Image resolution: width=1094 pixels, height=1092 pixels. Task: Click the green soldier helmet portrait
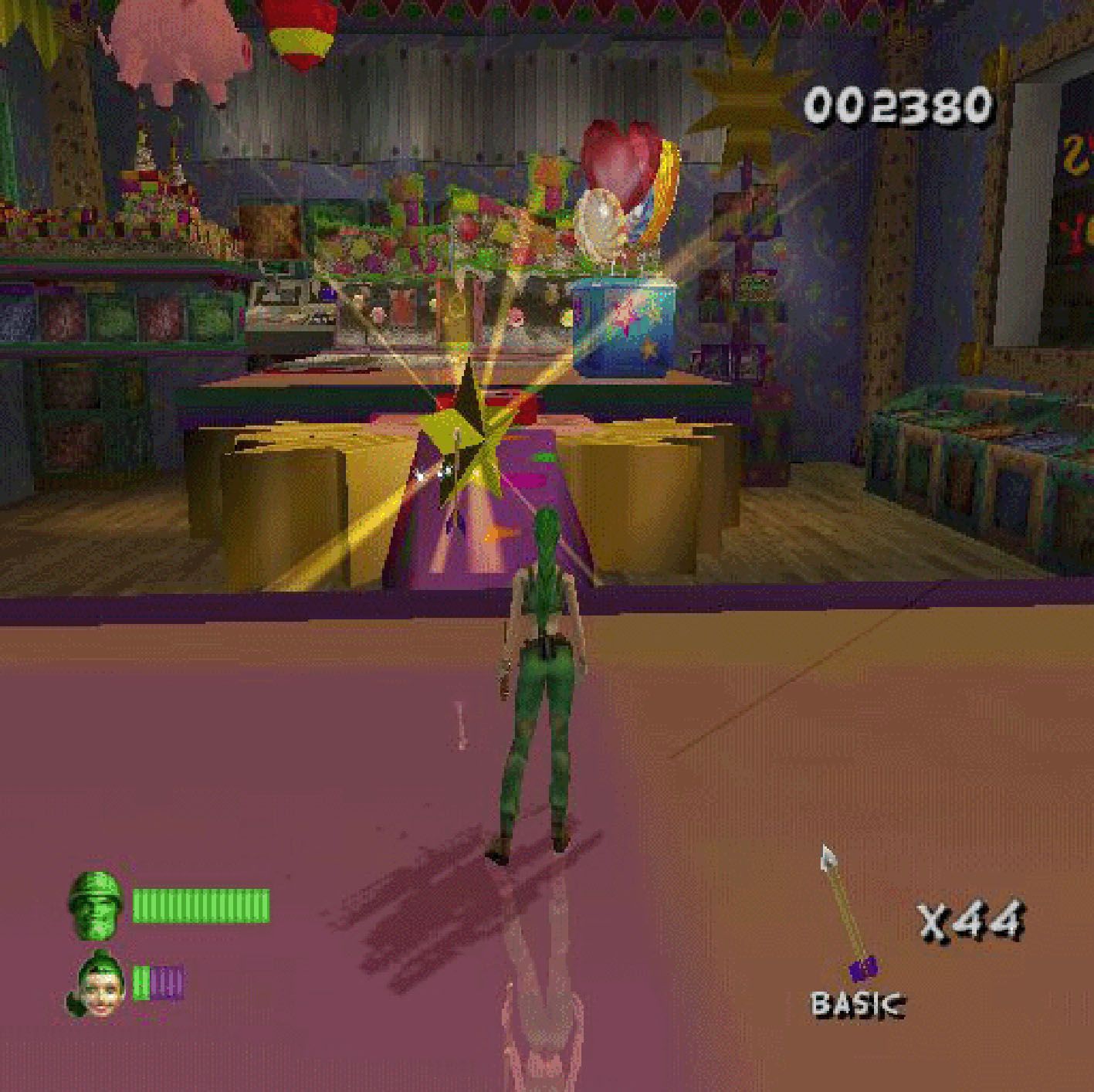tap(96, 905)
